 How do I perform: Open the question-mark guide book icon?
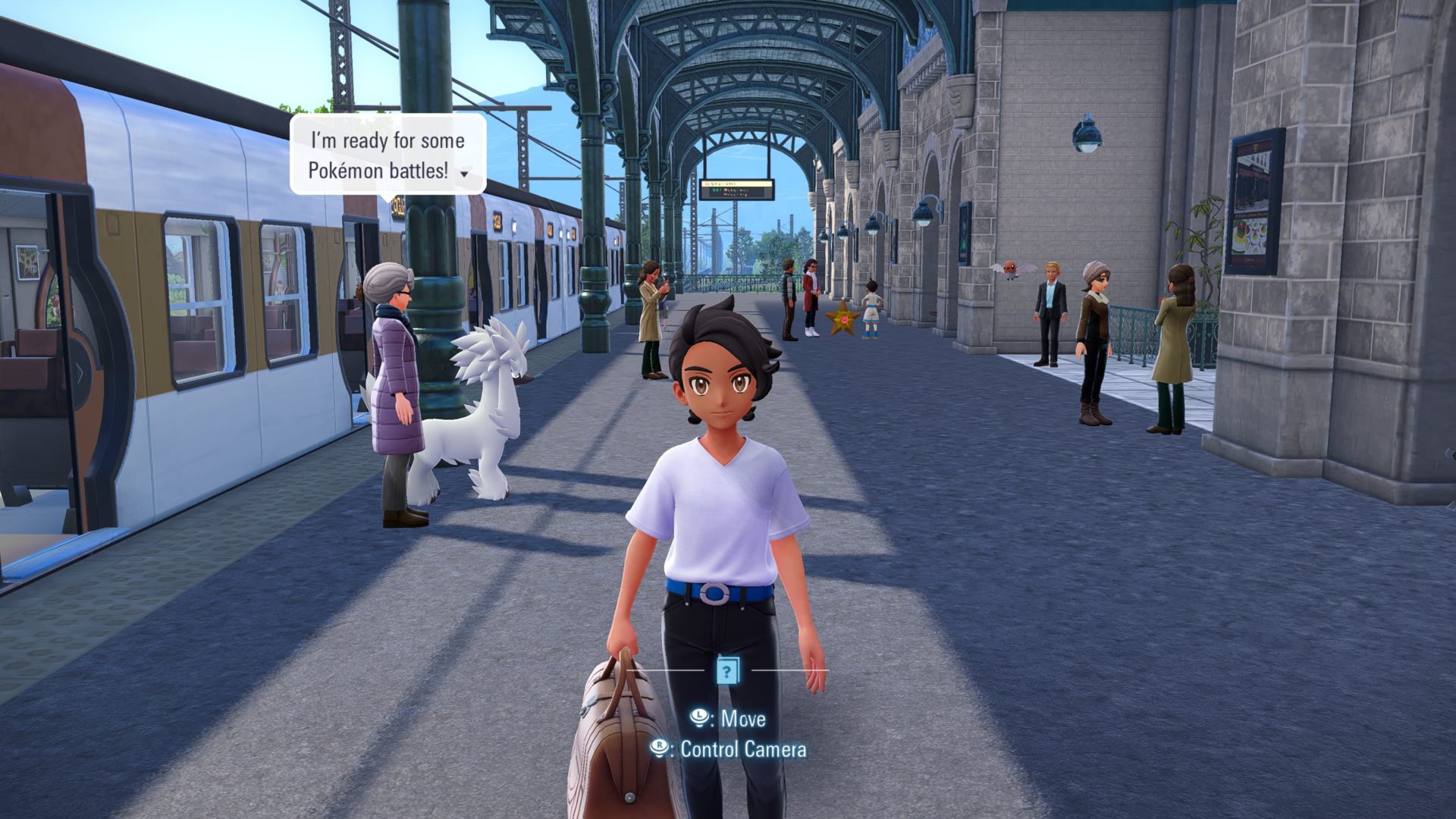pyautogui.click(x=726, y=670)
